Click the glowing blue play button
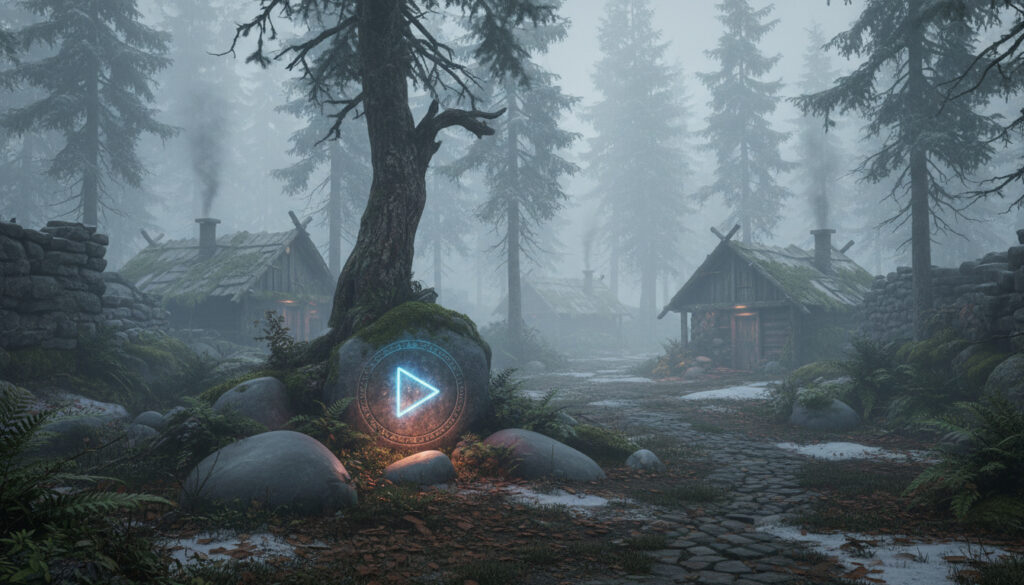Image resolution: width=1024 pixels, height=585 pixels. [412, 392]
